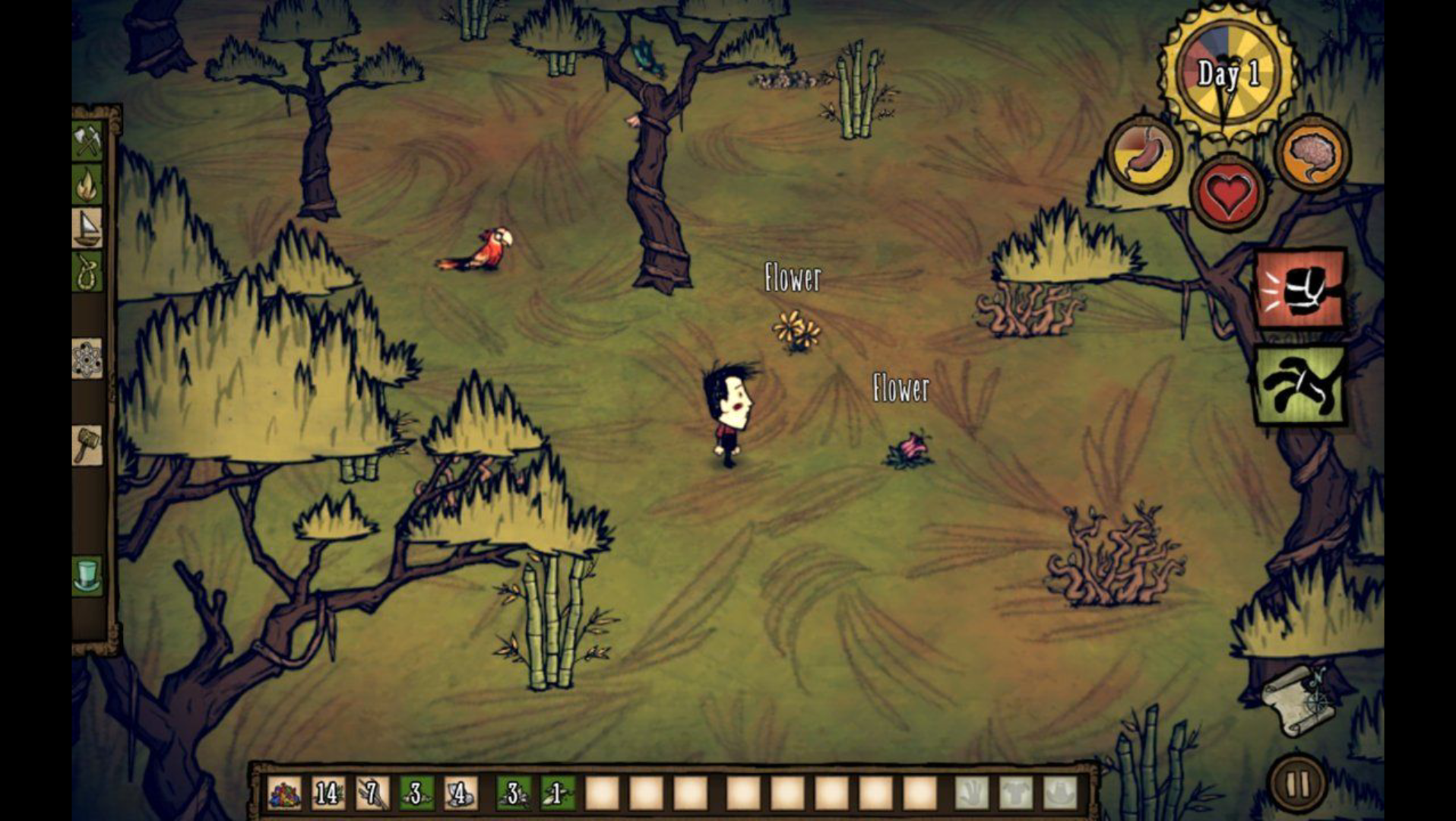The image size is (1456, 821).
Task: Select the colorful petals inventory slot
Action: click(284, 794)
